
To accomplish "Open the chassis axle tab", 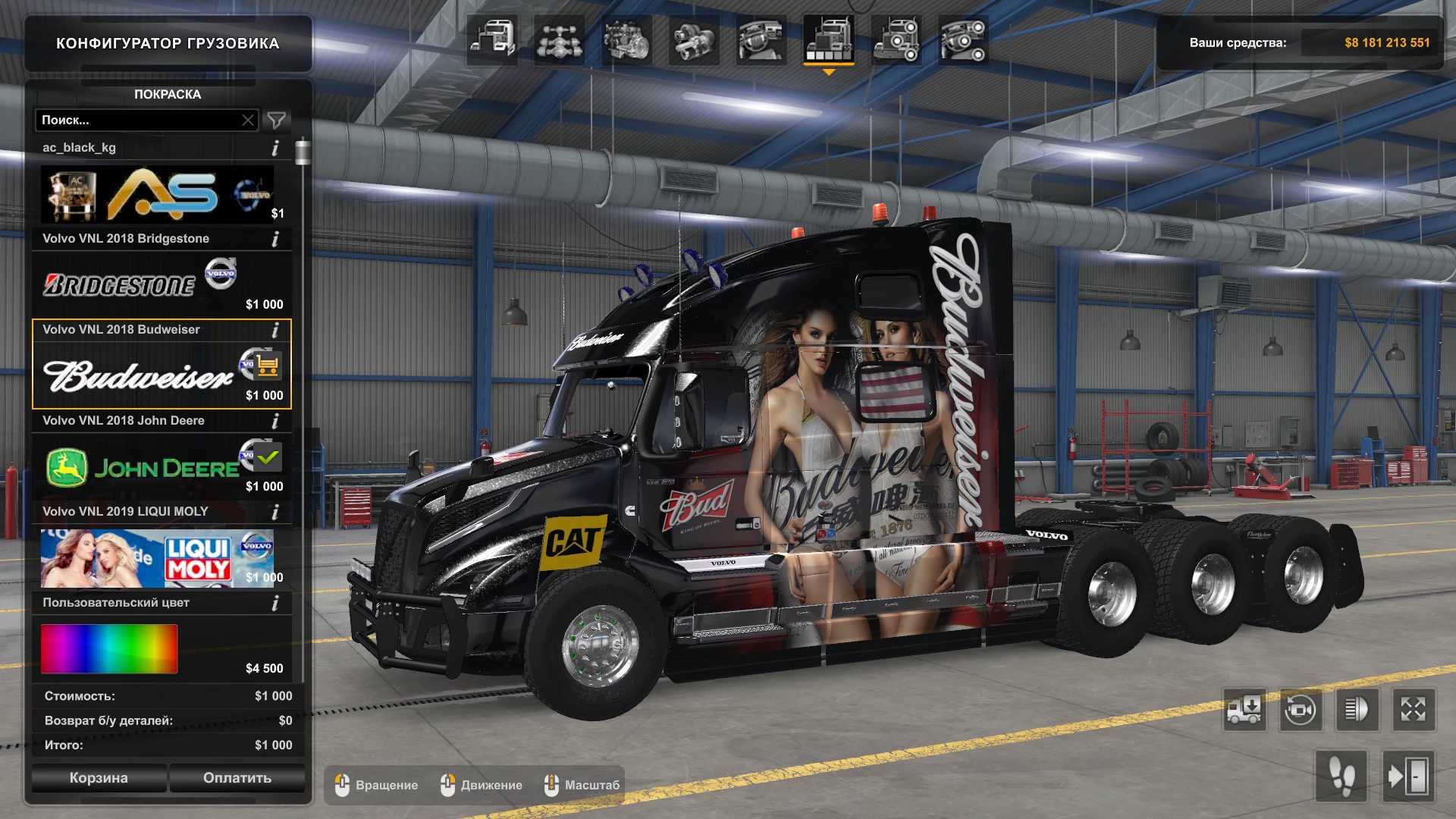I will click(x=559, y=39).
